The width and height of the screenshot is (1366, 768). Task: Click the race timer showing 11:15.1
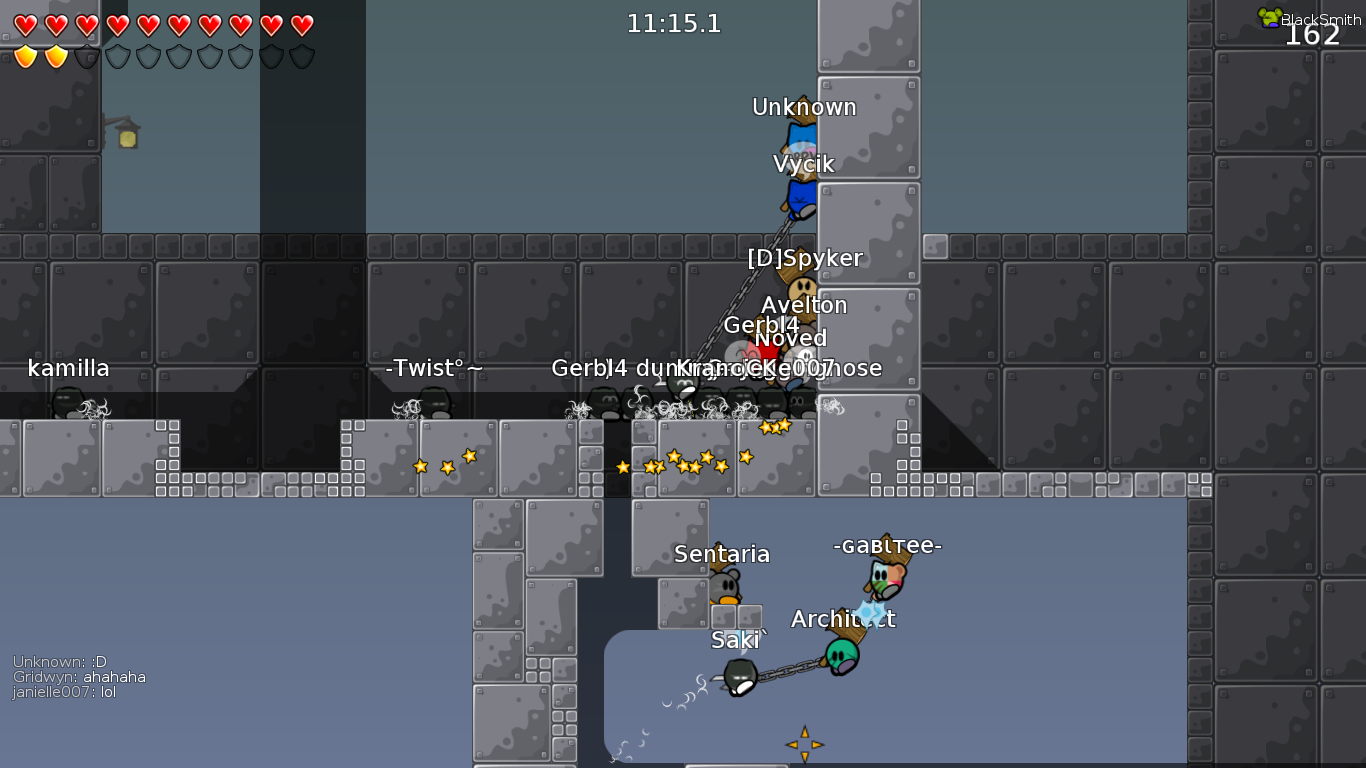point(675,24)
